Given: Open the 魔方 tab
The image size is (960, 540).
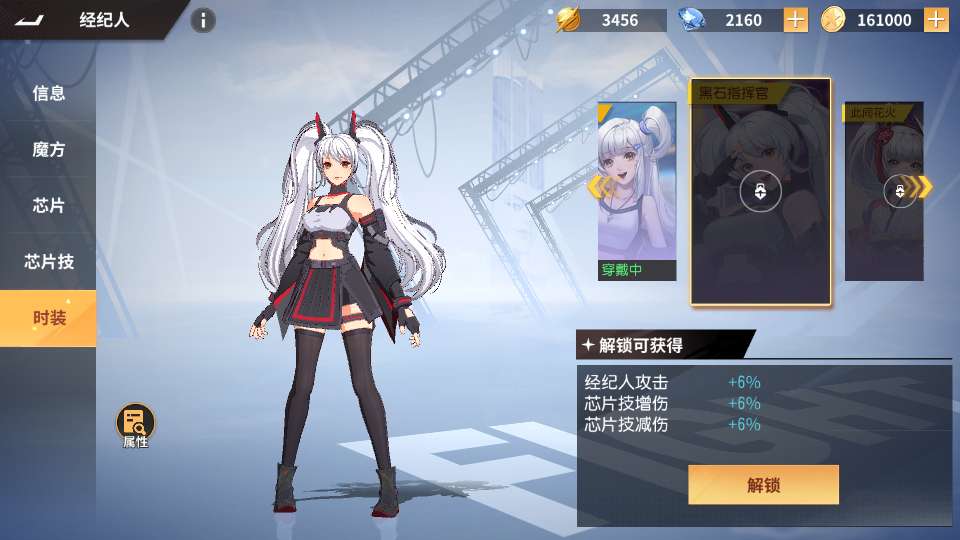Looking at the screenshot, I should [x=48, y=150].
